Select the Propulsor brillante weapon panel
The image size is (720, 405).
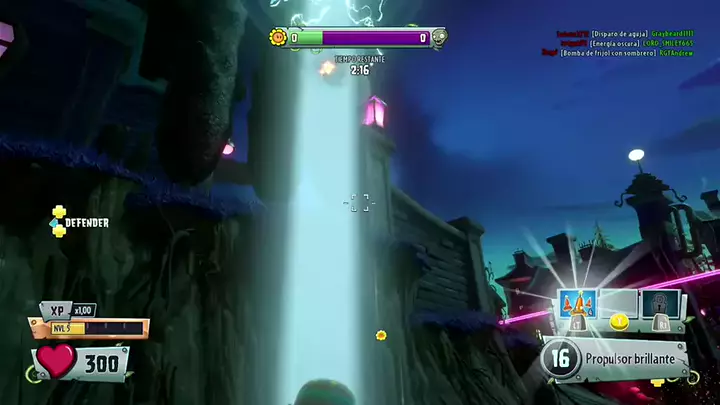616,357
